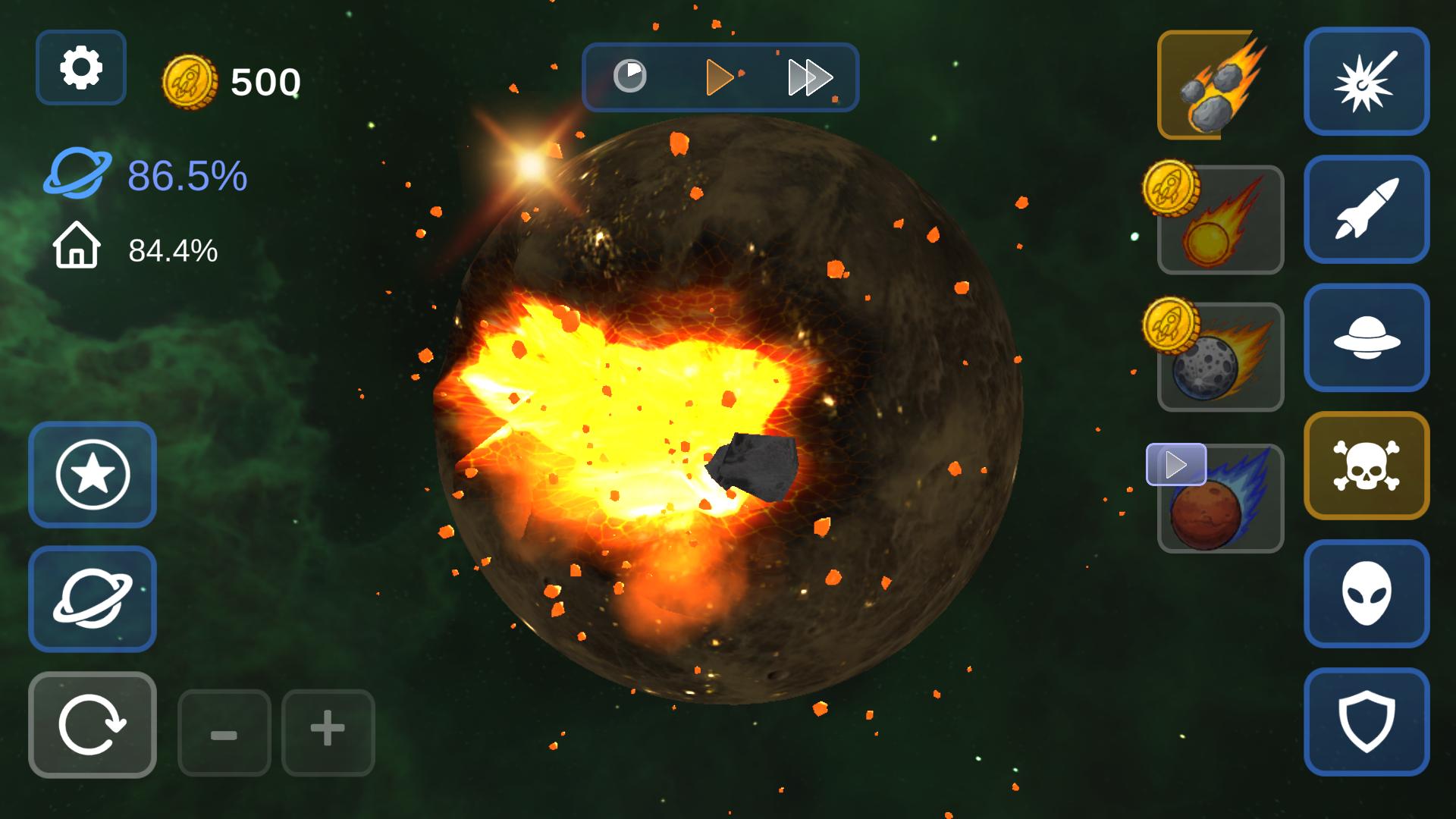Open the laser beam weapon category
1456x819 pixels.
1367,81
